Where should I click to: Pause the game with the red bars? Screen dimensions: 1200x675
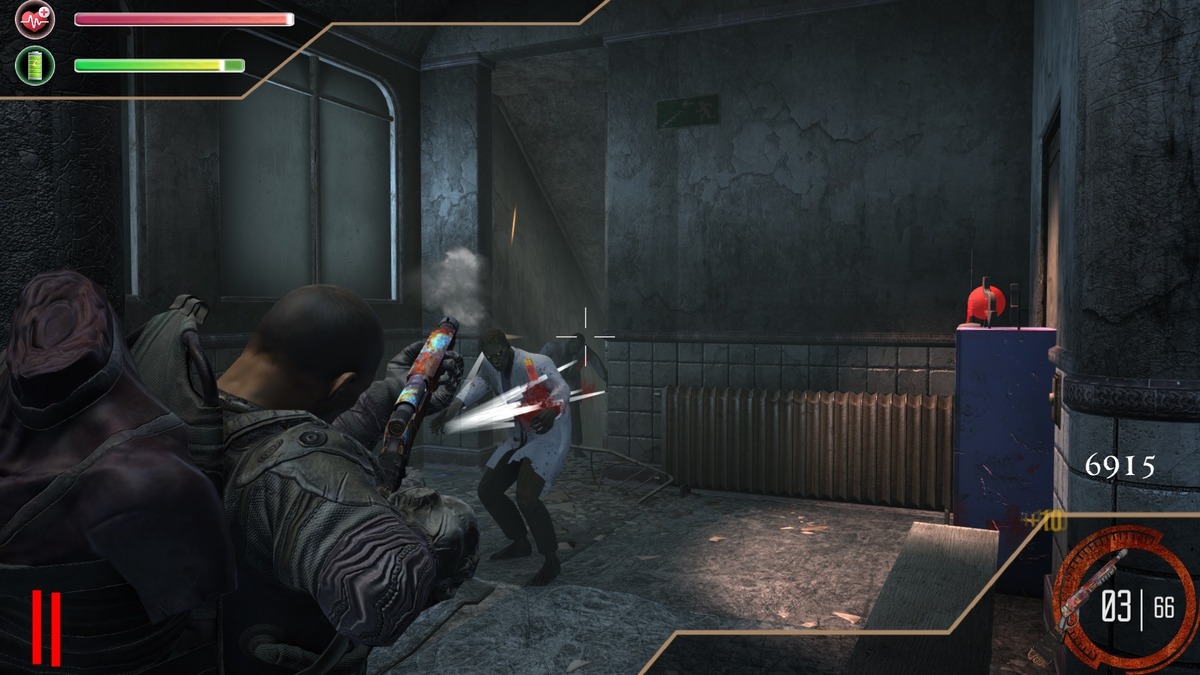click(46, 627)
